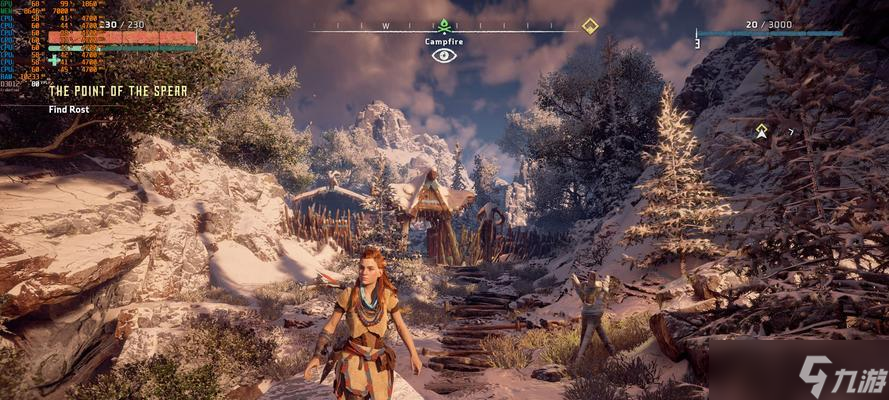The width and height of the screenshot is (889, 400).
Task: Click the yellow quest waypoint marker
Action: click(761, 130)
